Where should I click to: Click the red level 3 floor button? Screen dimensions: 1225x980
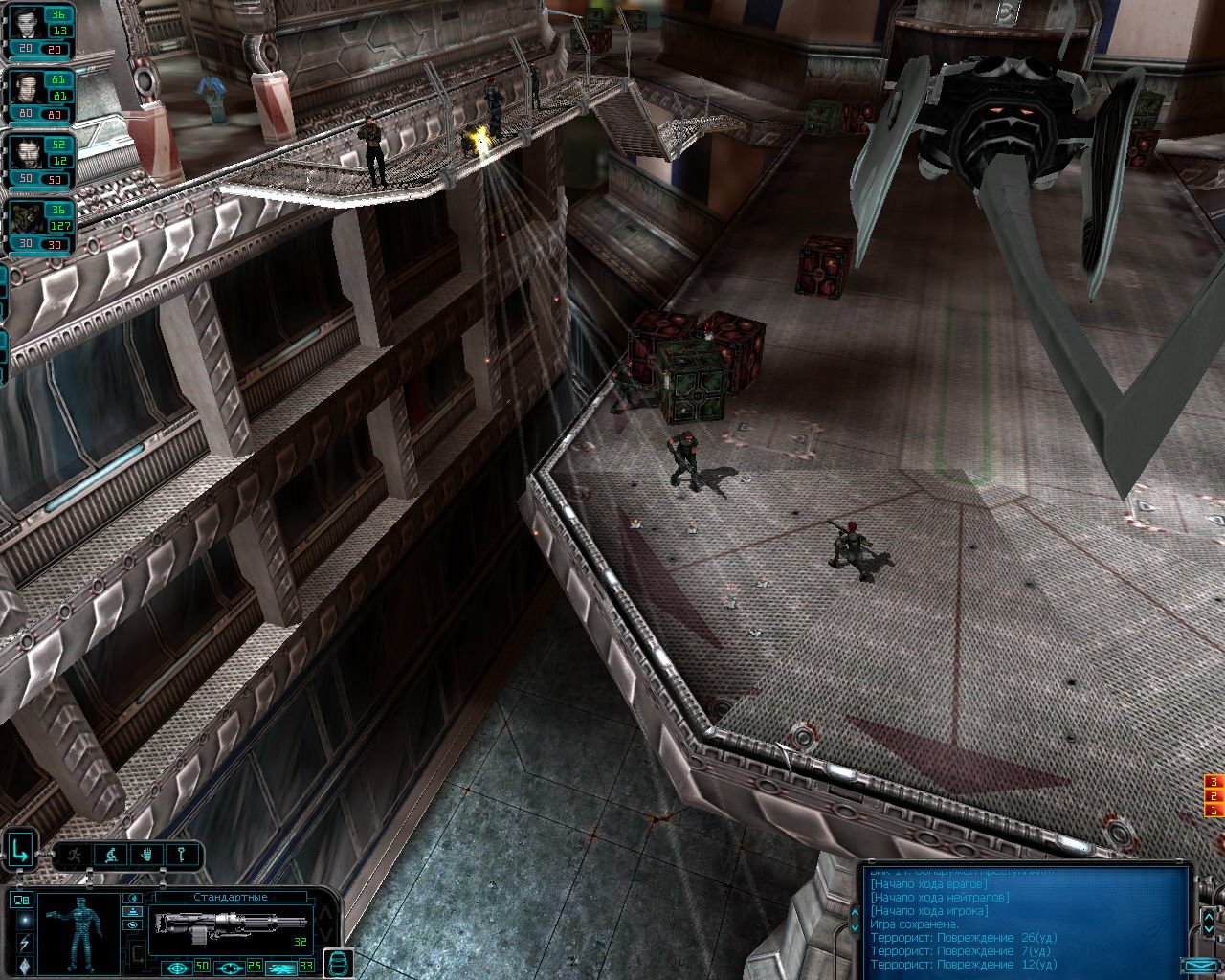pos(1214,782)
